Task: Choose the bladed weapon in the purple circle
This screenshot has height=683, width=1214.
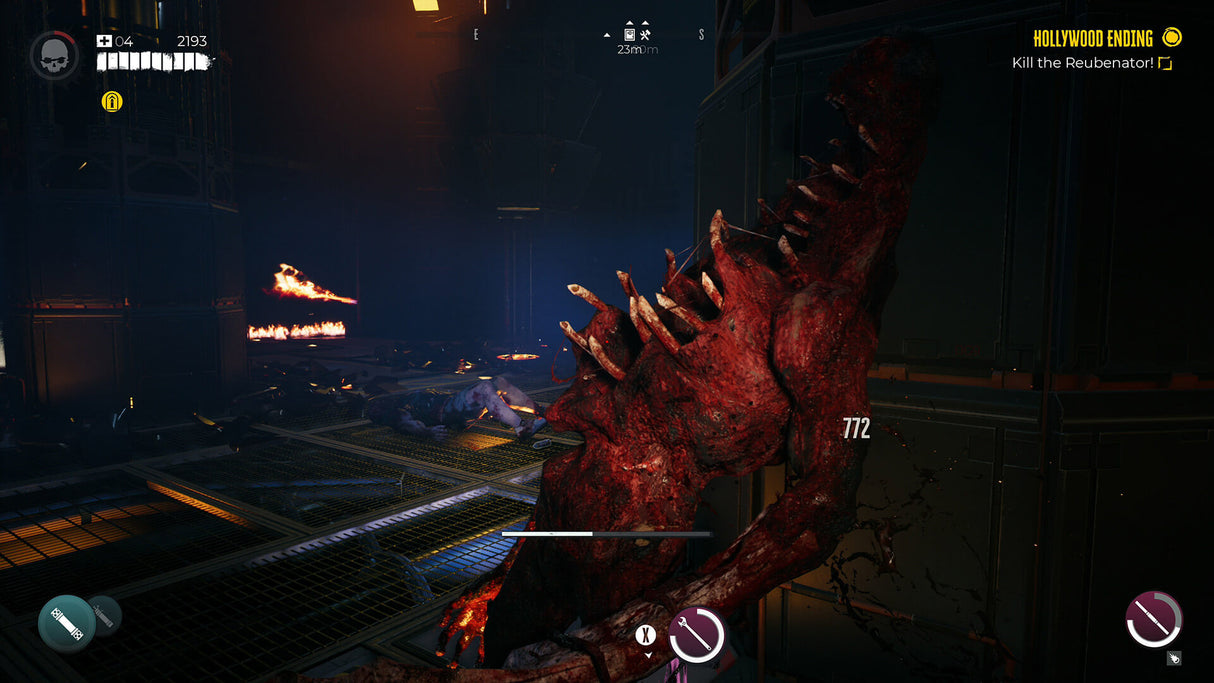Action: [1153, 619]
